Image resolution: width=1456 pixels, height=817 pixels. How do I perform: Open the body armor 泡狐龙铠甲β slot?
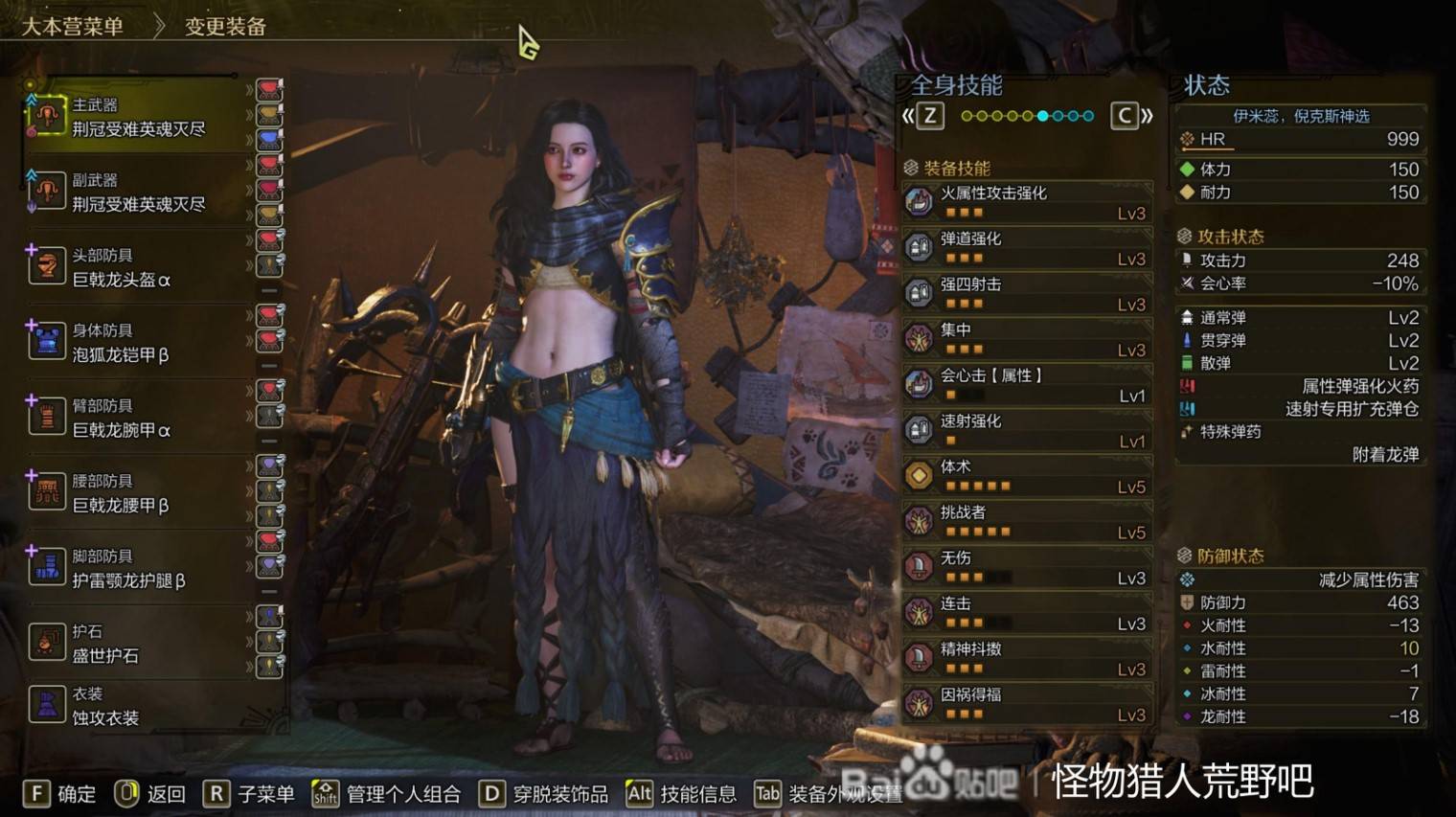137,343
